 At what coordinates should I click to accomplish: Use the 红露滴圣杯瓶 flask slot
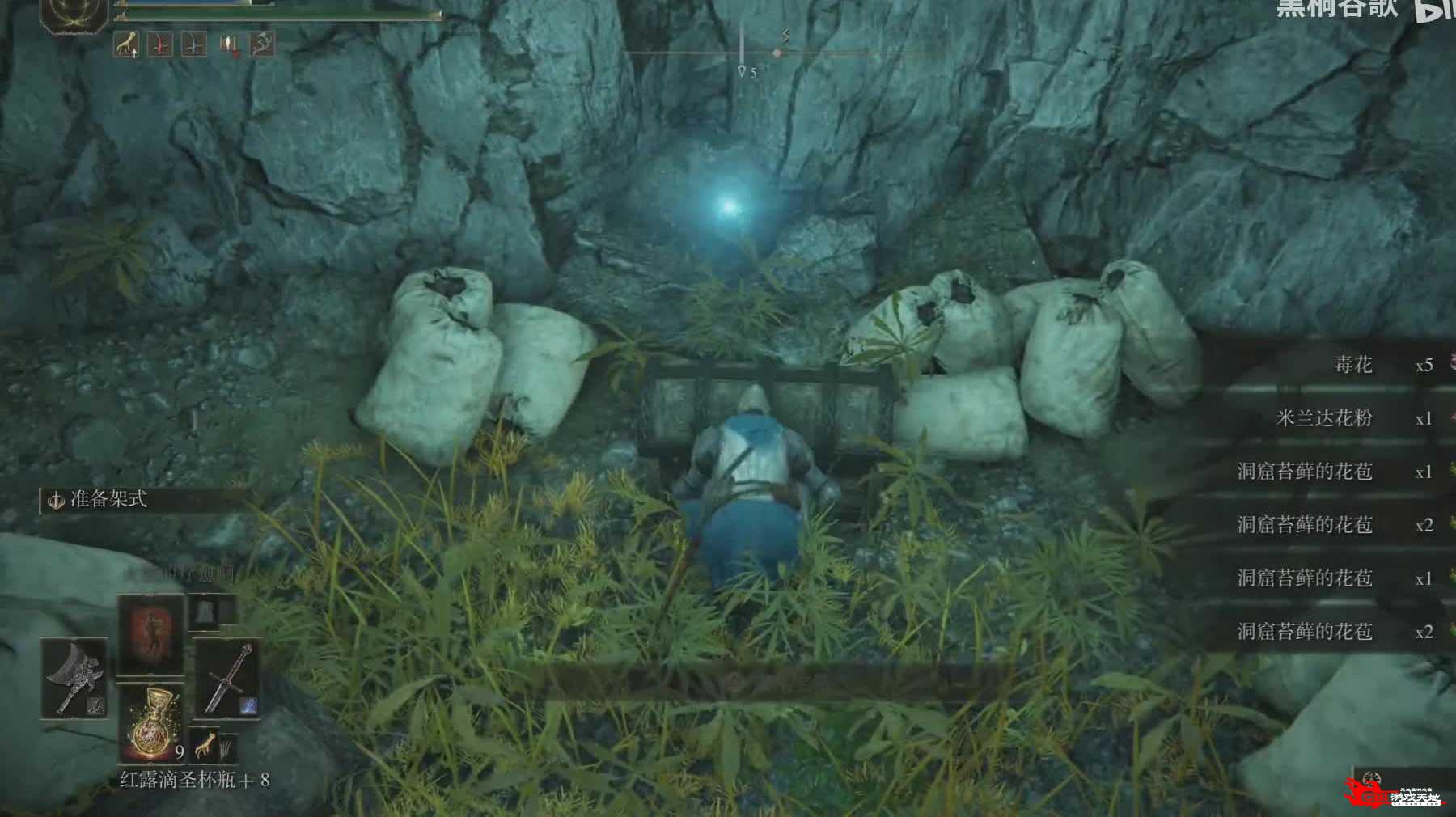pyautogui.click(x=151, y=724)
